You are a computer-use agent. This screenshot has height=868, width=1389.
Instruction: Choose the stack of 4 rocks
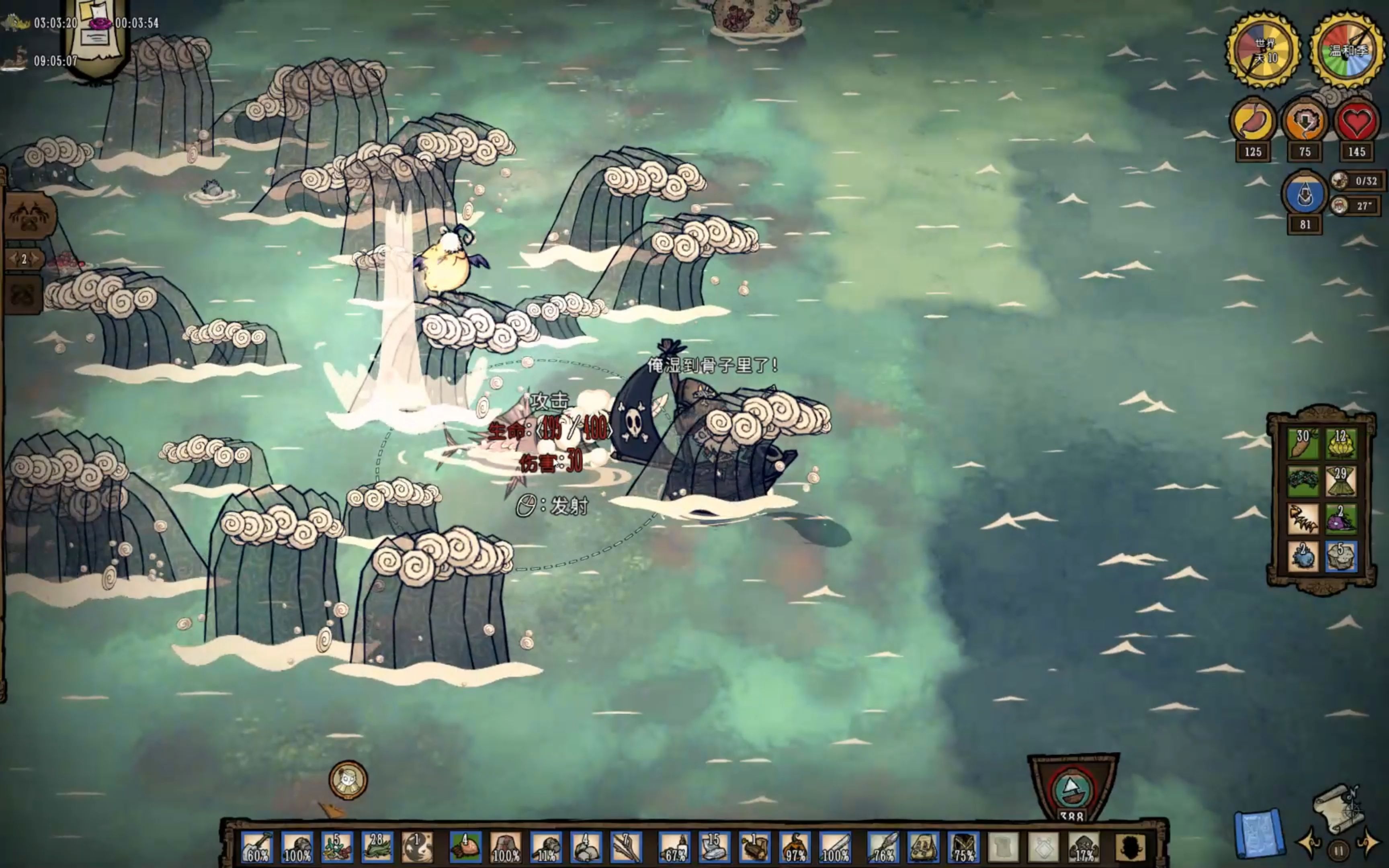click(586, 847)
